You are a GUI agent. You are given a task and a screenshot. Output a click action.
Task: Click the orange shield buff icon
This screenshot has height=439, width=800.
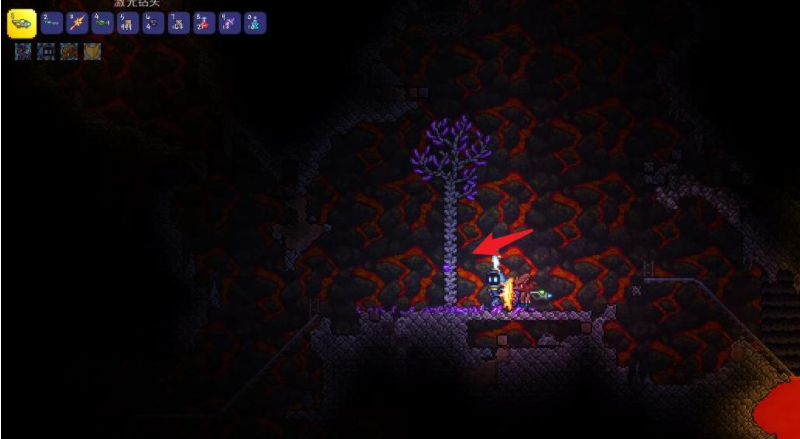click(x=92, y=51)
